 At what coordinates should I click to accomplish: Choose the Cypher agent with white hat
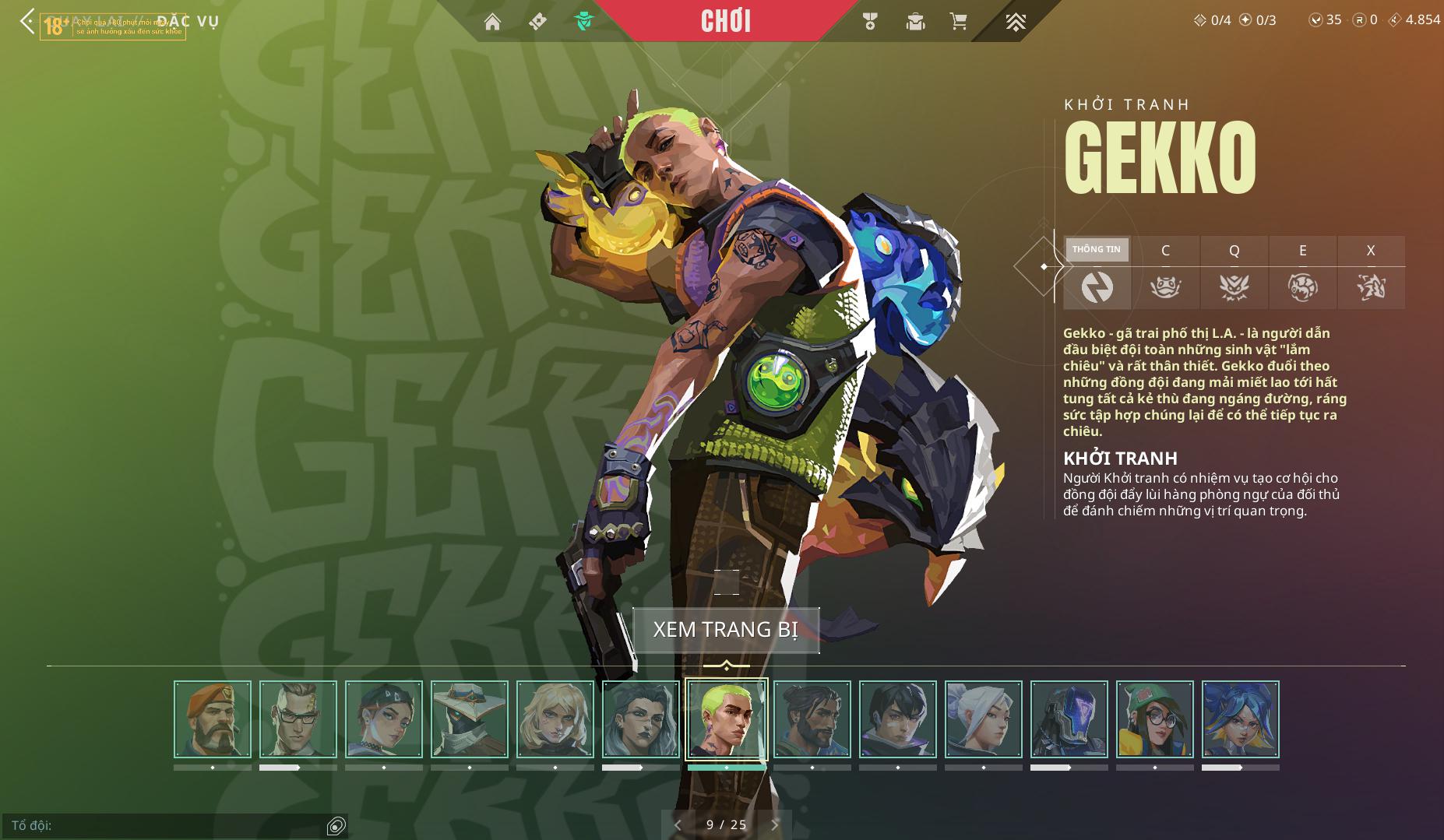coord(470,719)
